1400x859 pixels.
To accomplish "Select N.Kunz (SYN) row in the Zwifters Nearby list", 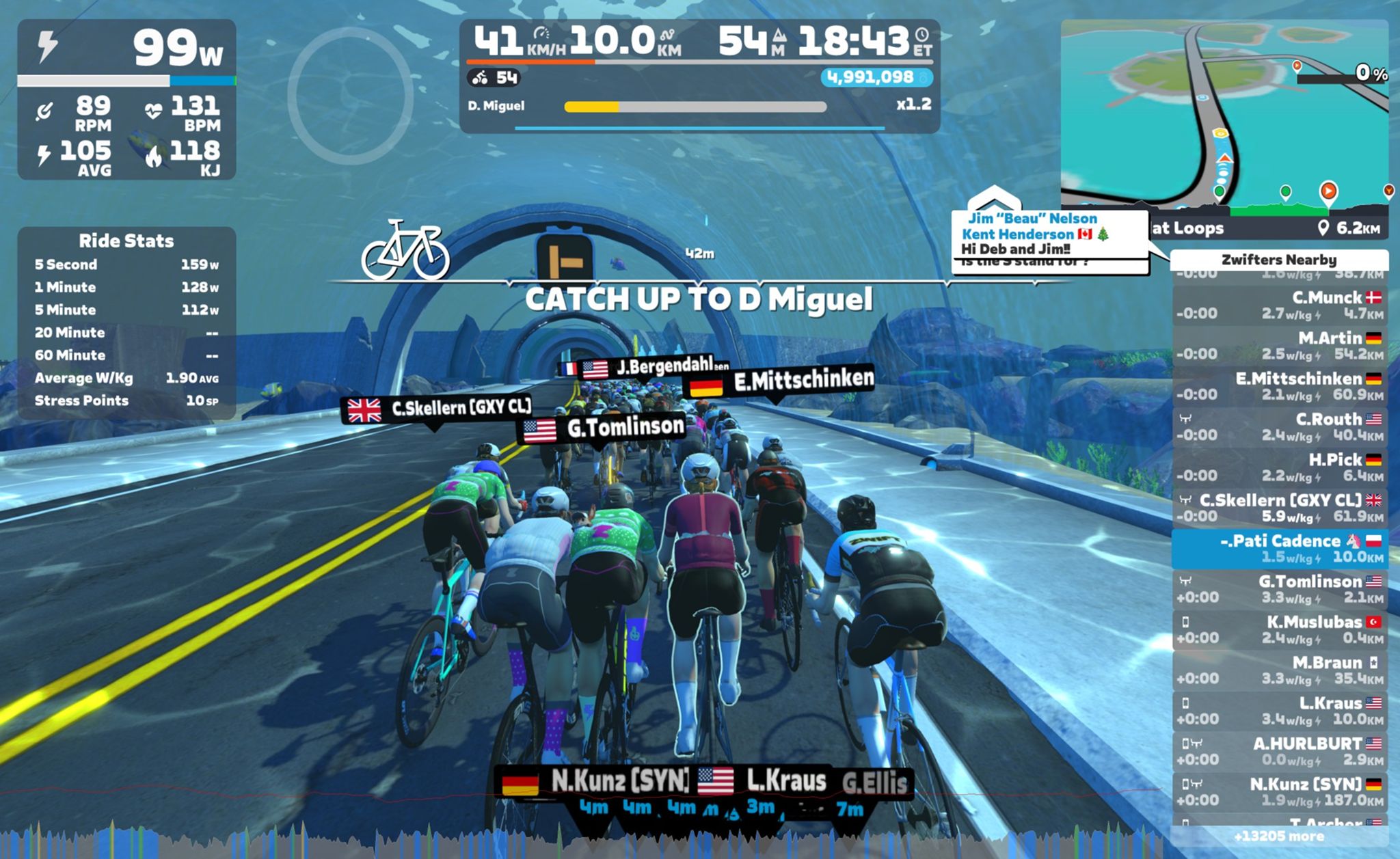I will [1278, 791].
